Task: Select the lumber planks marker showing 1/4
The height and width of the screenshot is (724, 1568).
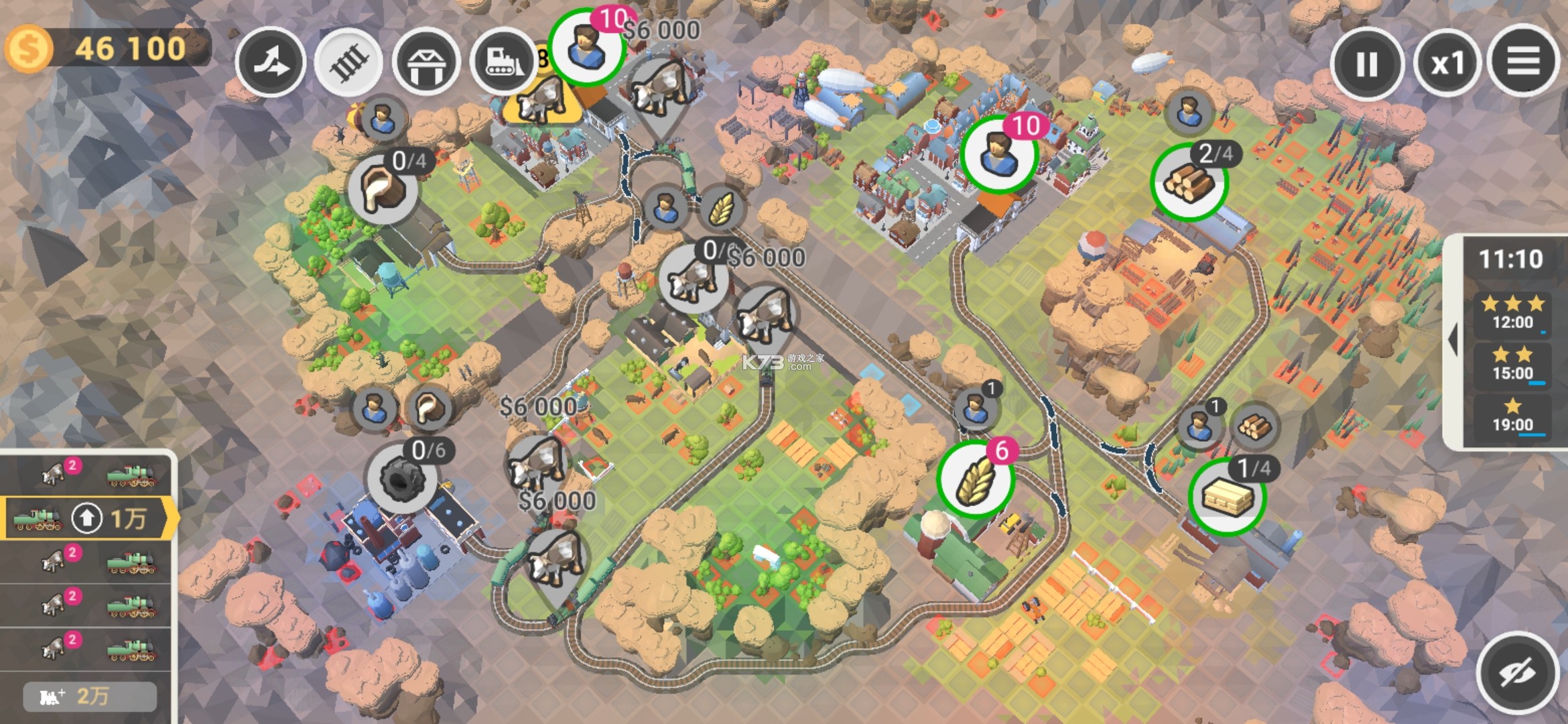Action: [1227, 497]
